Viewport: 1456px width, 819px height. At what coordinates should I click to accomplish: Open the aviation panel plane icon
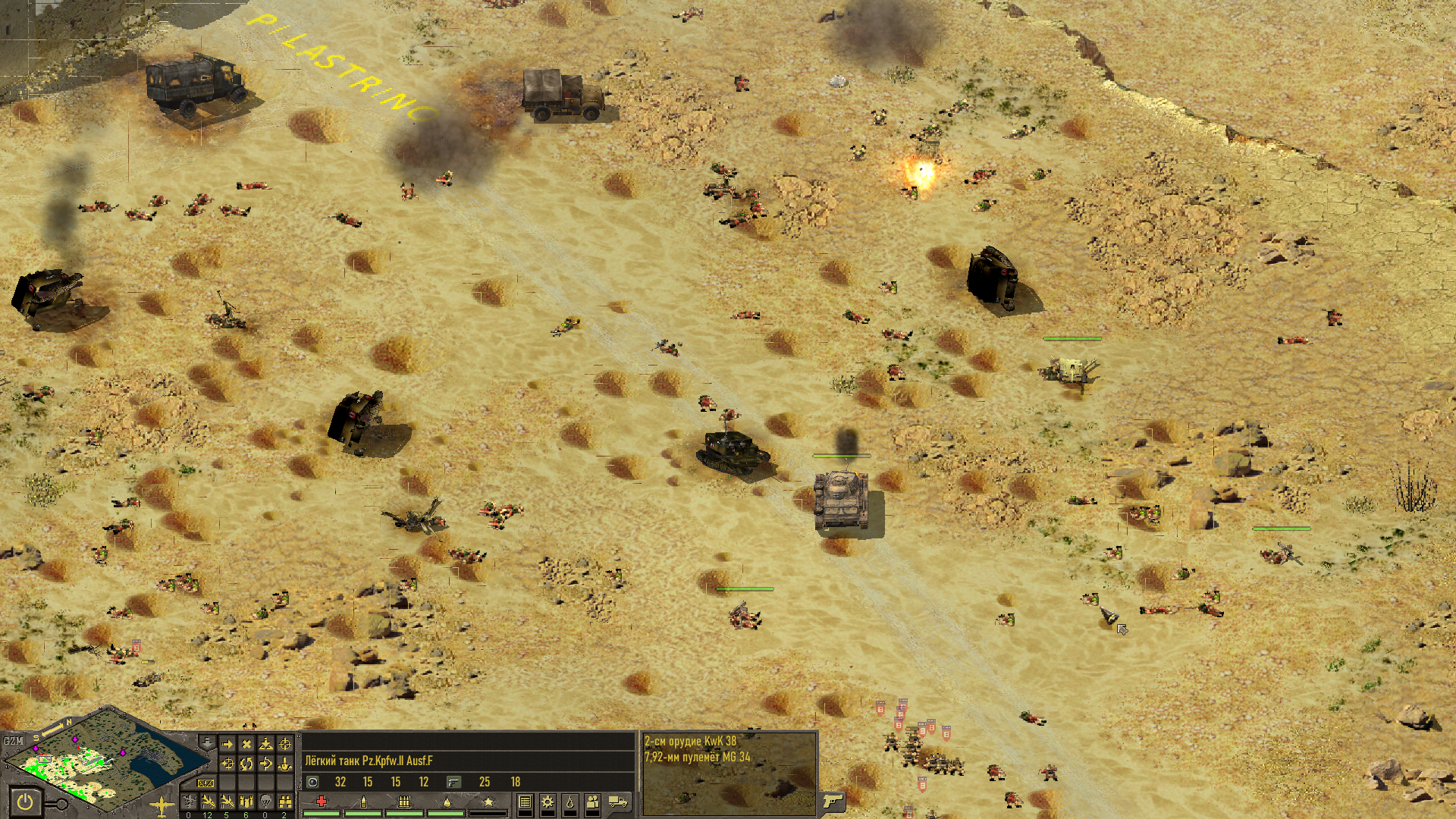(162, 805)
